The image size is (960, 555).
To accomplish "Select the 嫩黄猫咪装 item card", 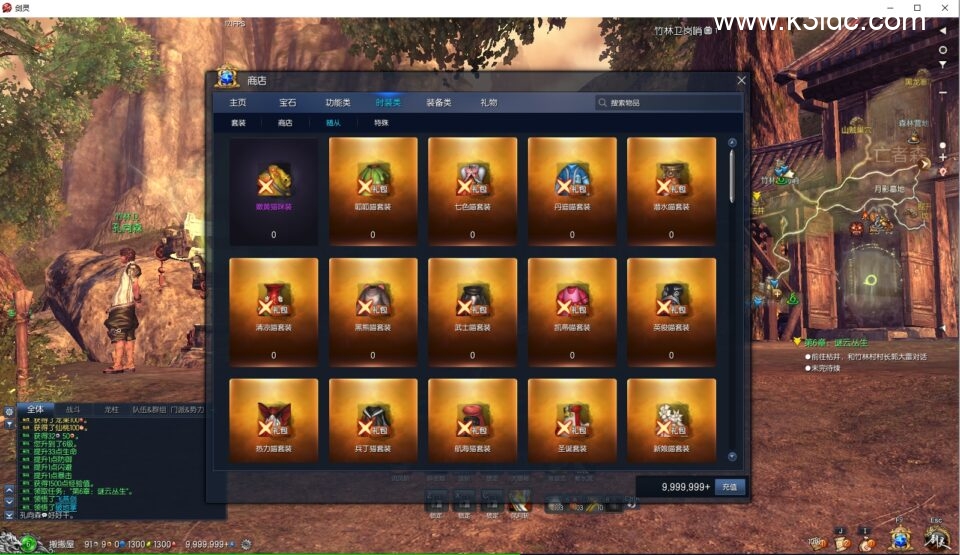I will [273, 191].
